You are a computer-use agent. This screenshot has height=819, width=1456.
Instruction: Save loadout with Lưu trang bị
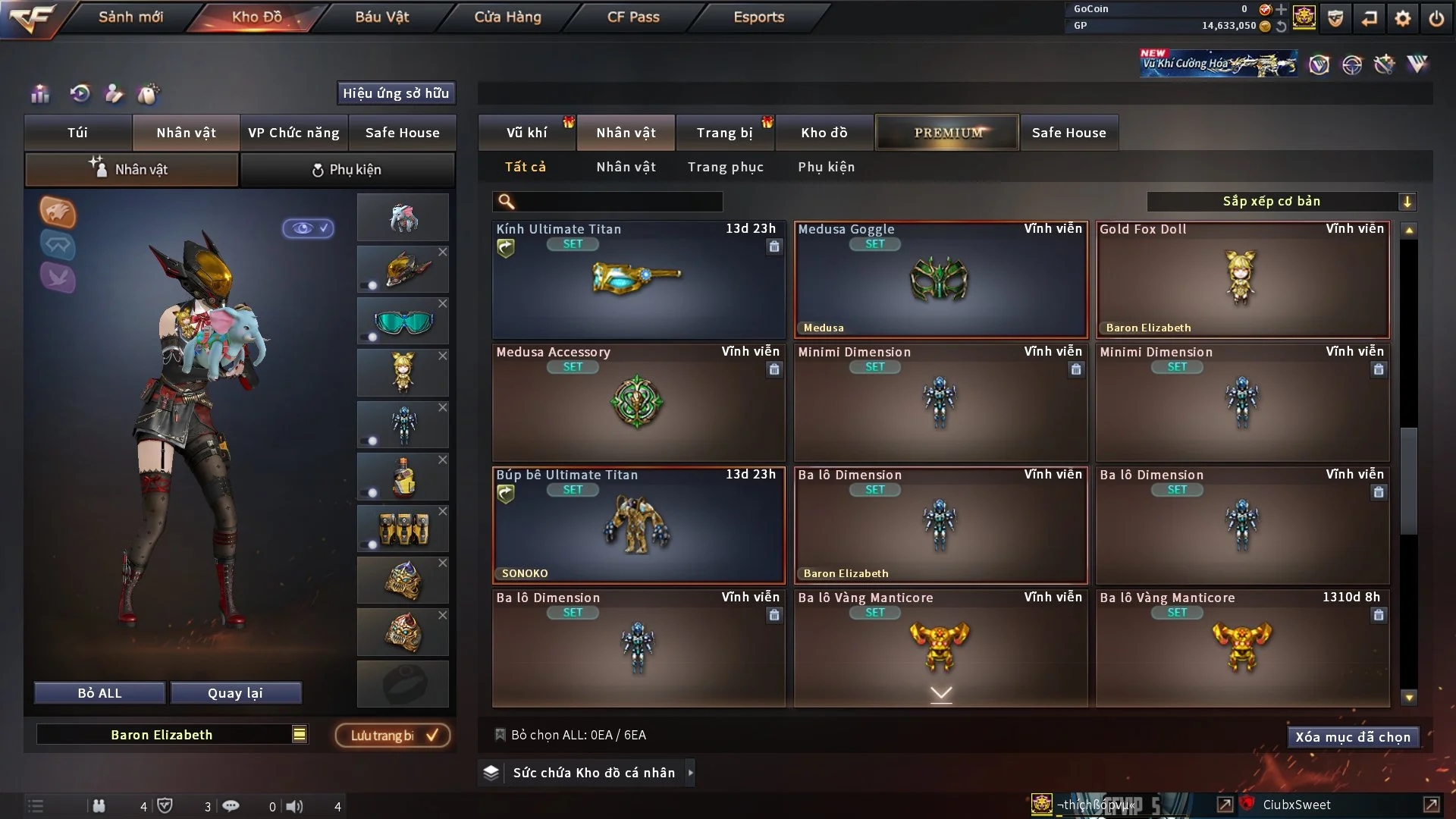pos(393,736)
